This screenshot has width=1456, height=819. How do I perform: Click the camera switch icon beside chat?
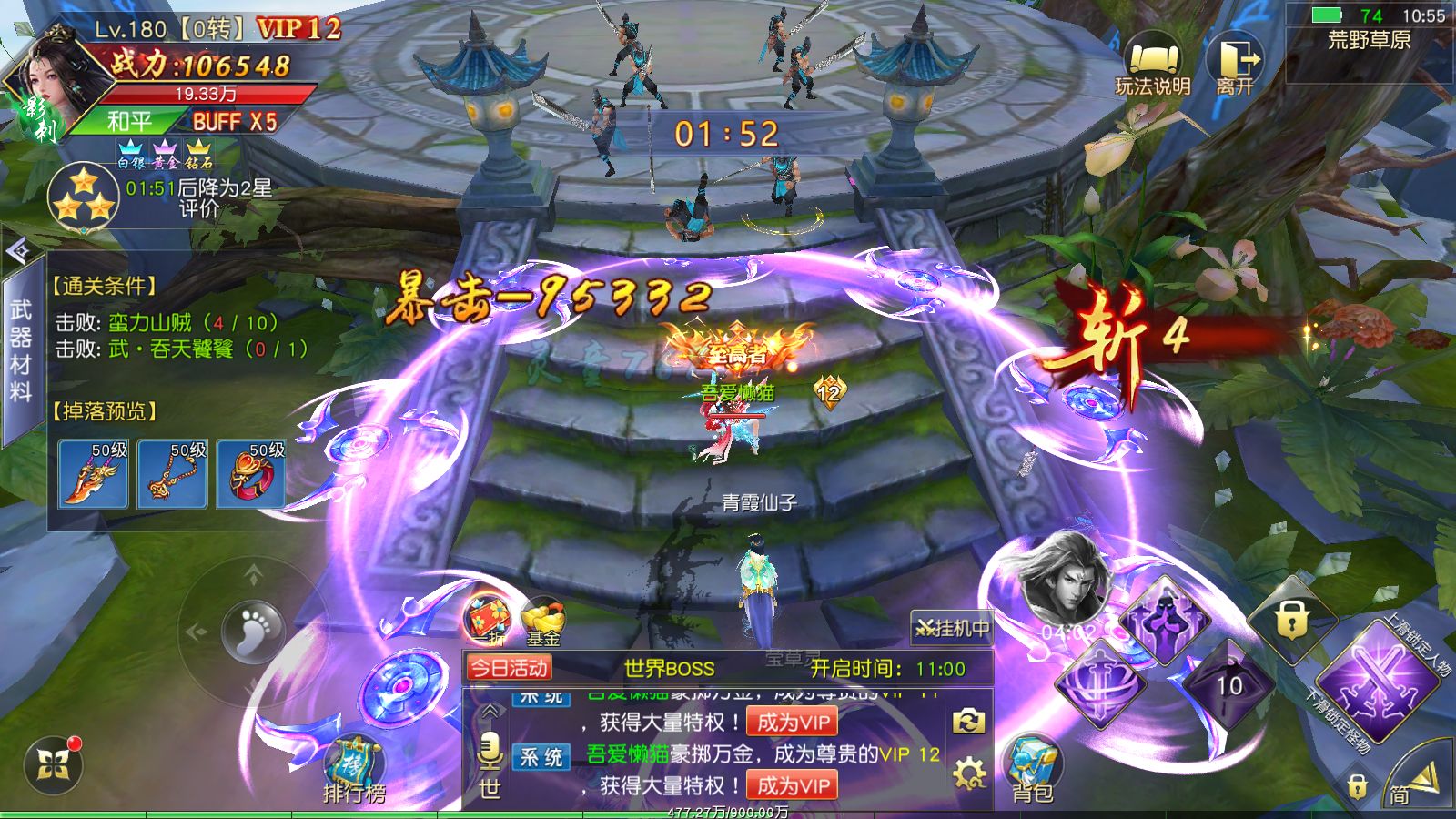click(968, 723)
